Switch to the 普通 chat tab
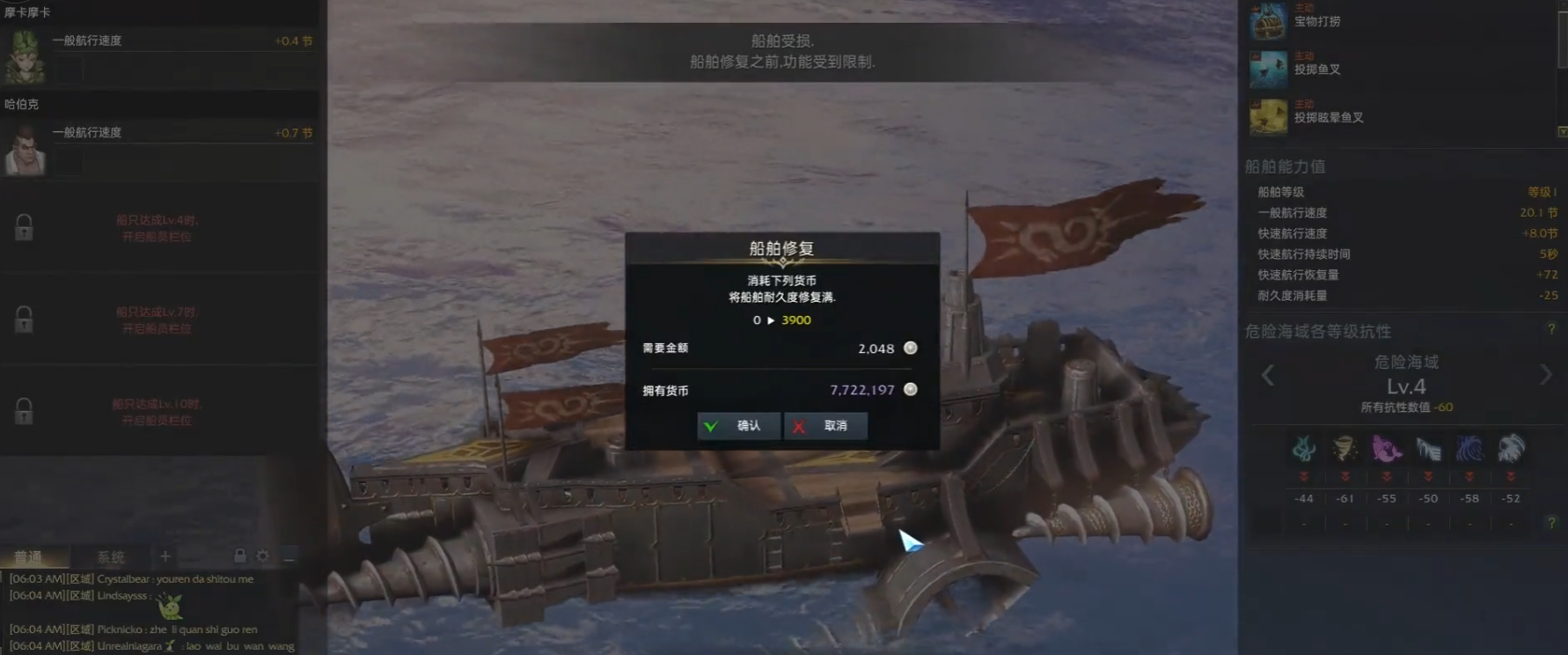 coord(28,556)
